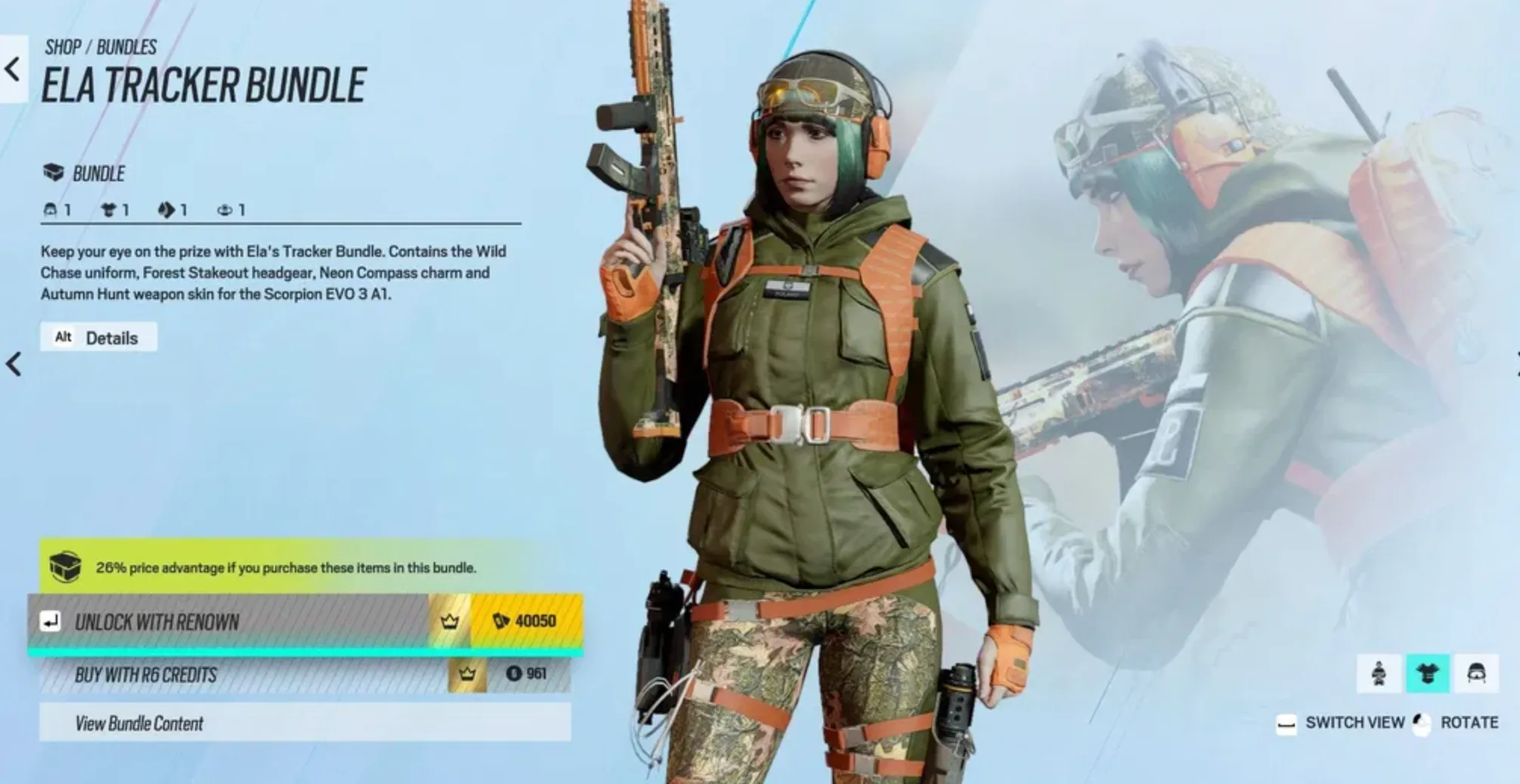Click the crown icon on the Renown bar
The height and width of the screenshot is (784, 1520).
tap(450, 622)
